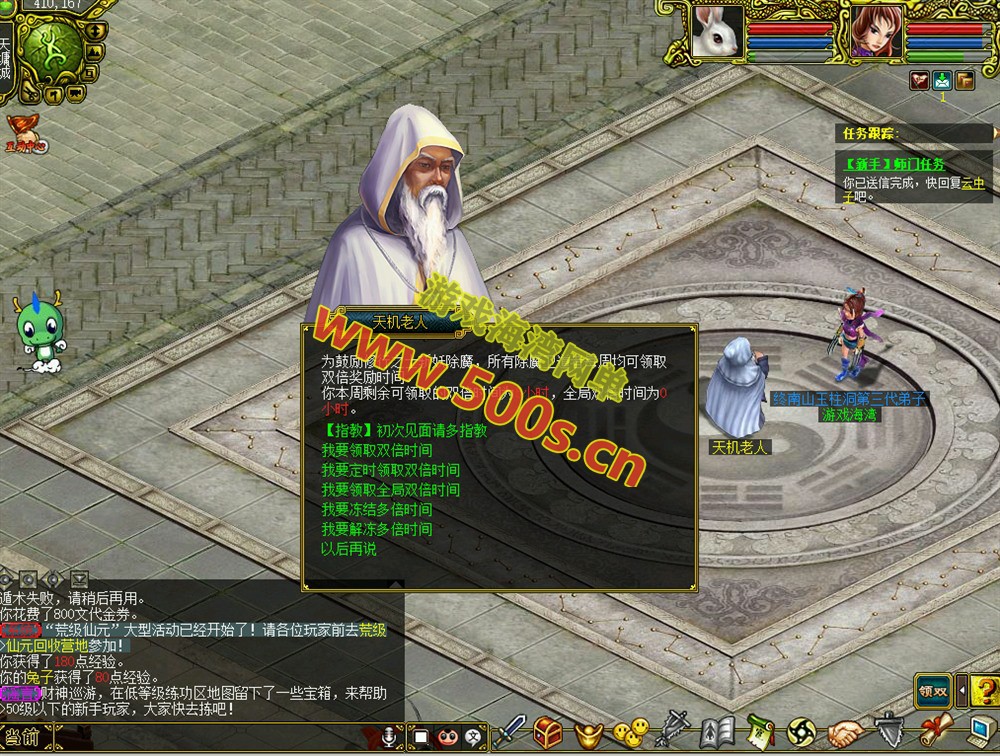
Task: Open the player character portrait
Action: coord(876,33)
